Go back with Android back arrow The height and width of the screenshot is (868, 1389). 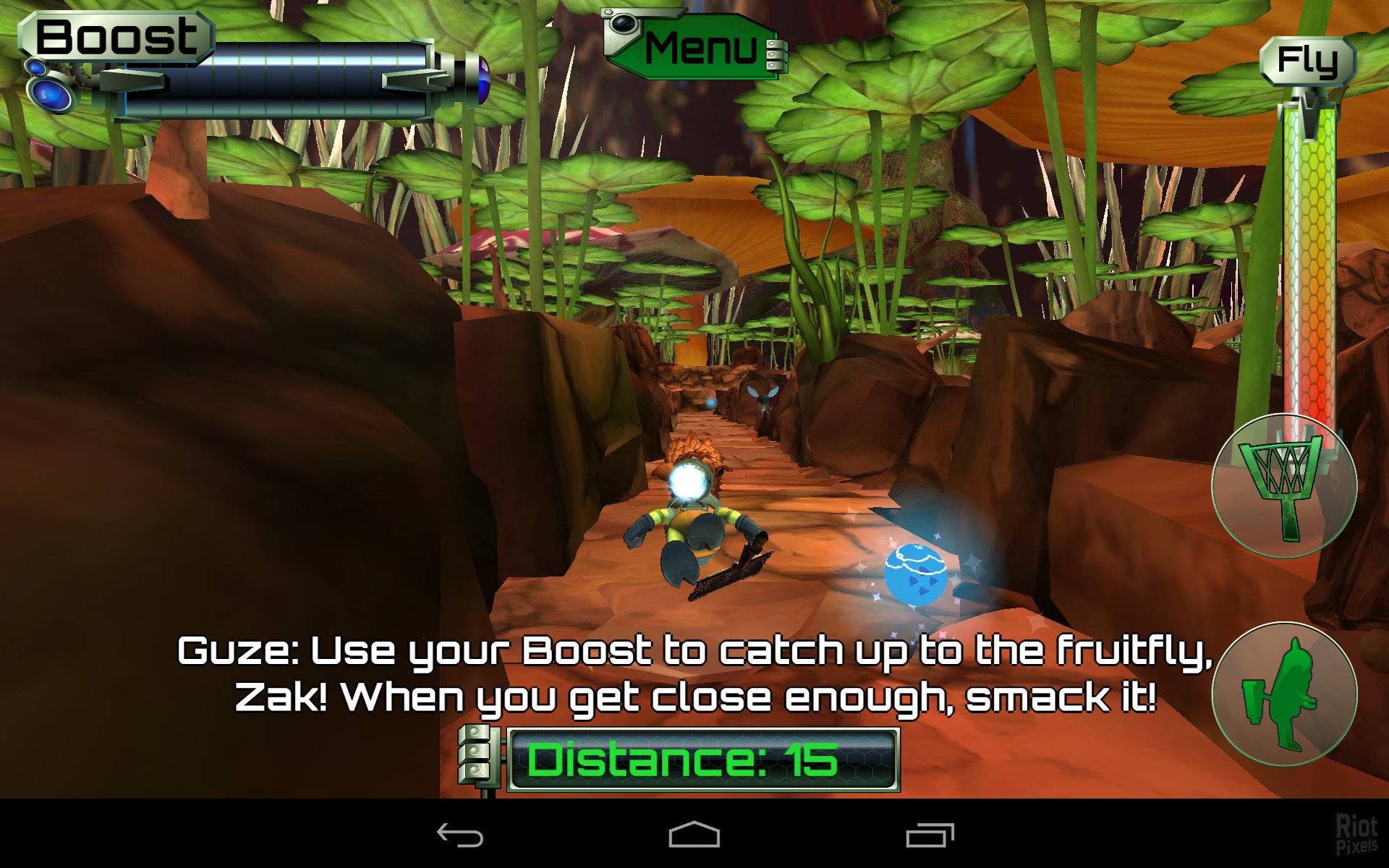460,835
